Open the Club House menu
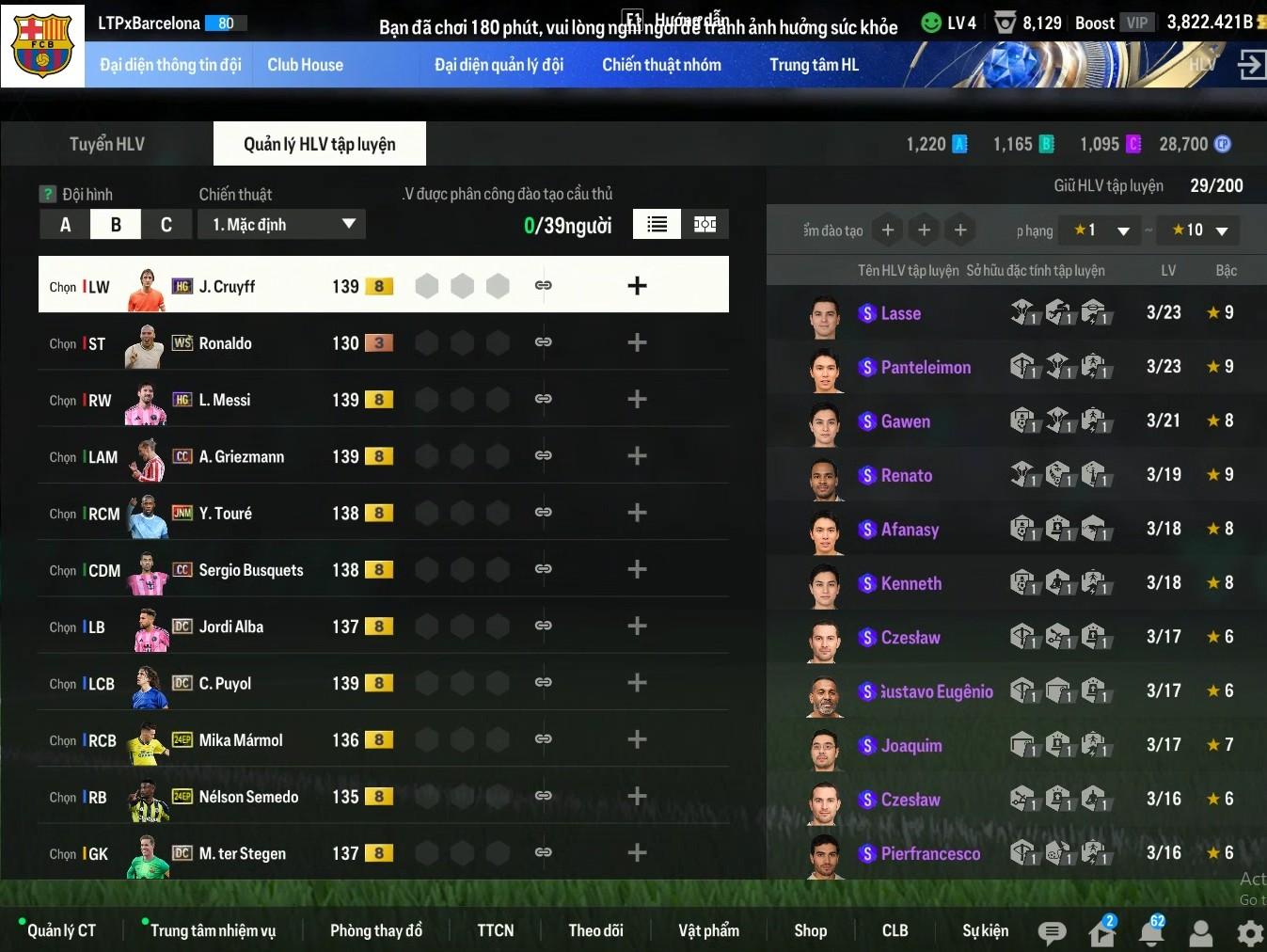 (x=305, y=65)
